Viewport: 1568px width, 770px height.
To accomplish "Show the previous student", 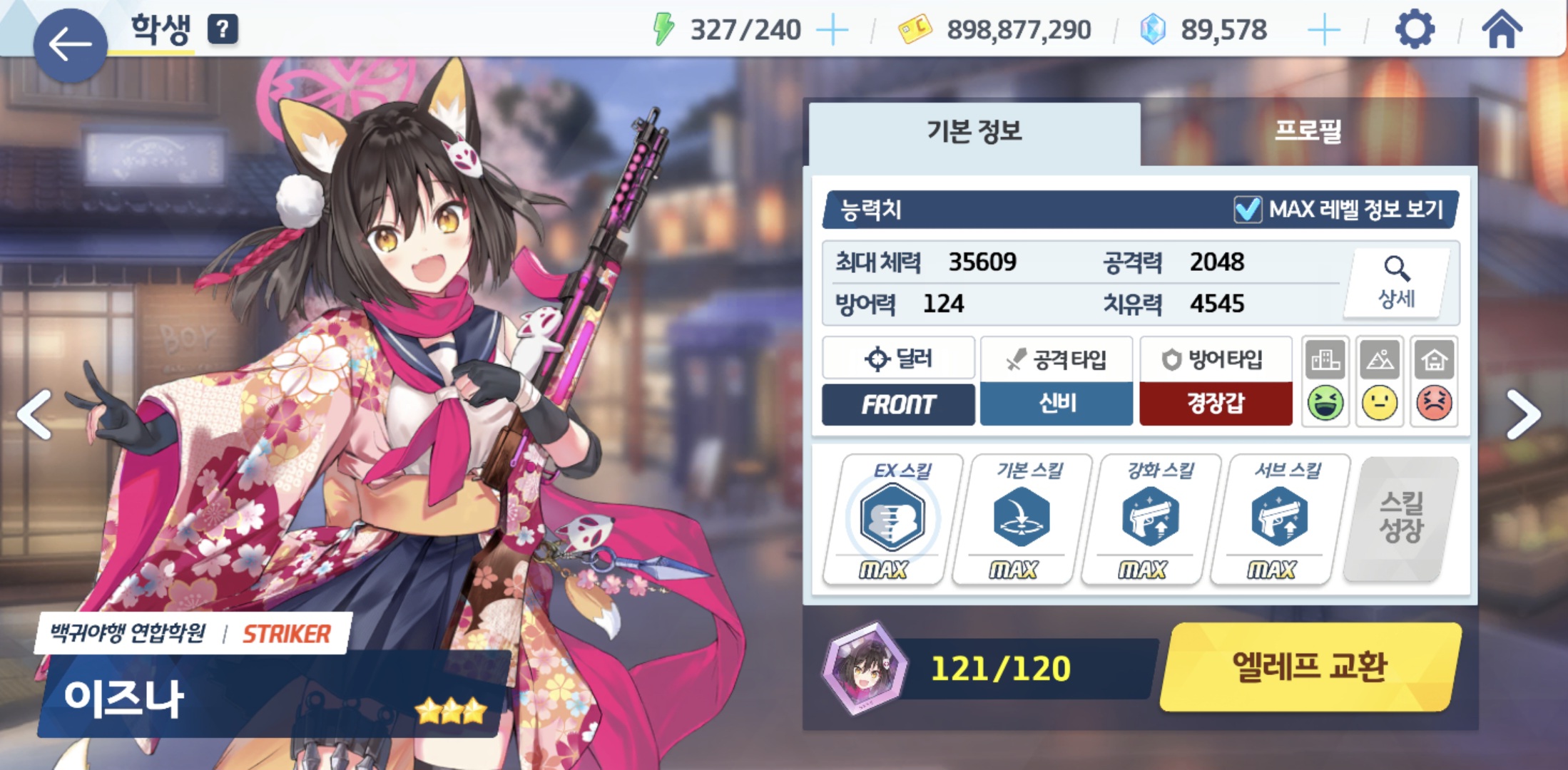I will pyautogui.click(x=36, y=414).
